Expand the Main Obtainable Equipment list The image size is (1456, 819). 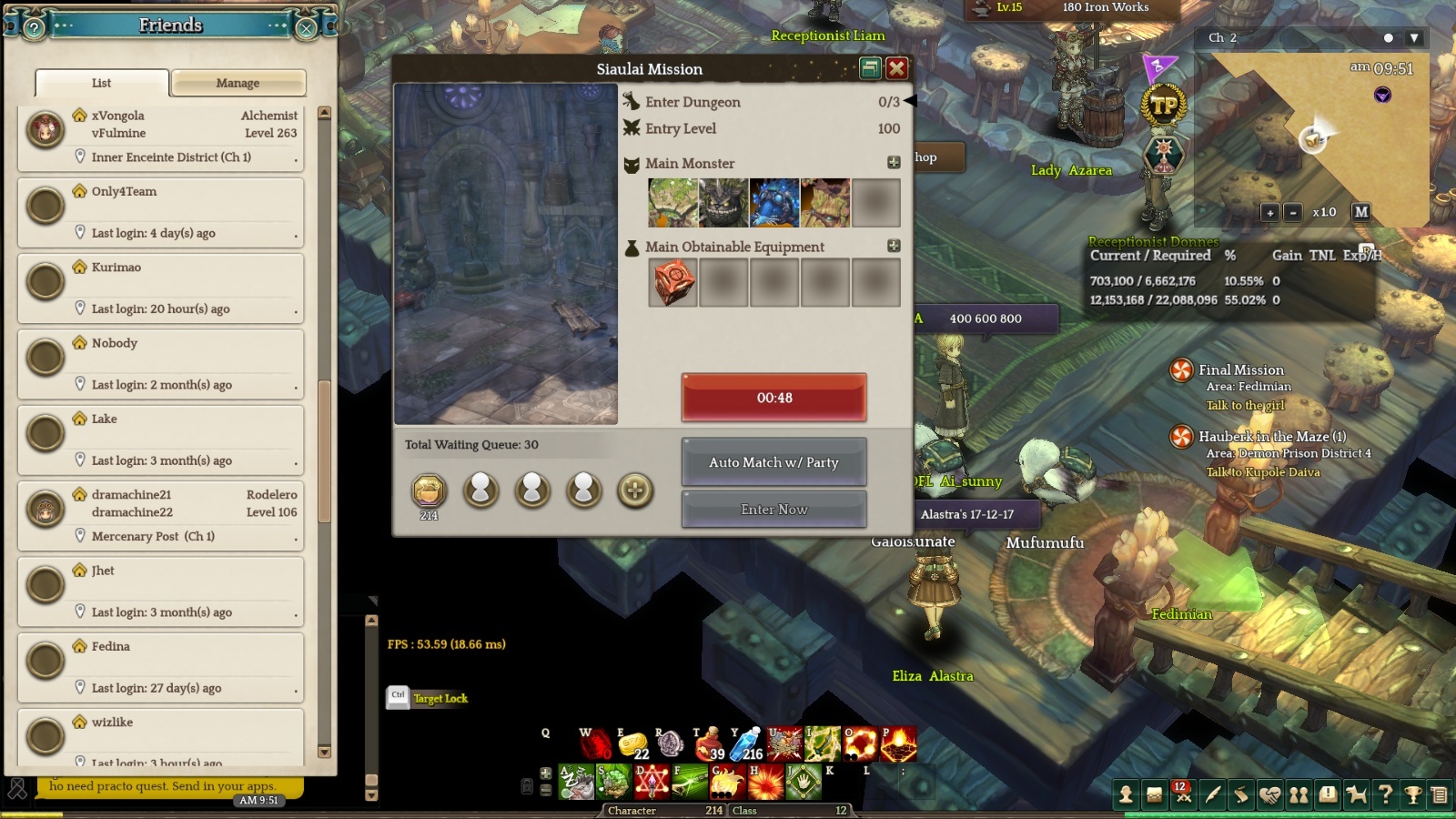click(x=894, y=246)
